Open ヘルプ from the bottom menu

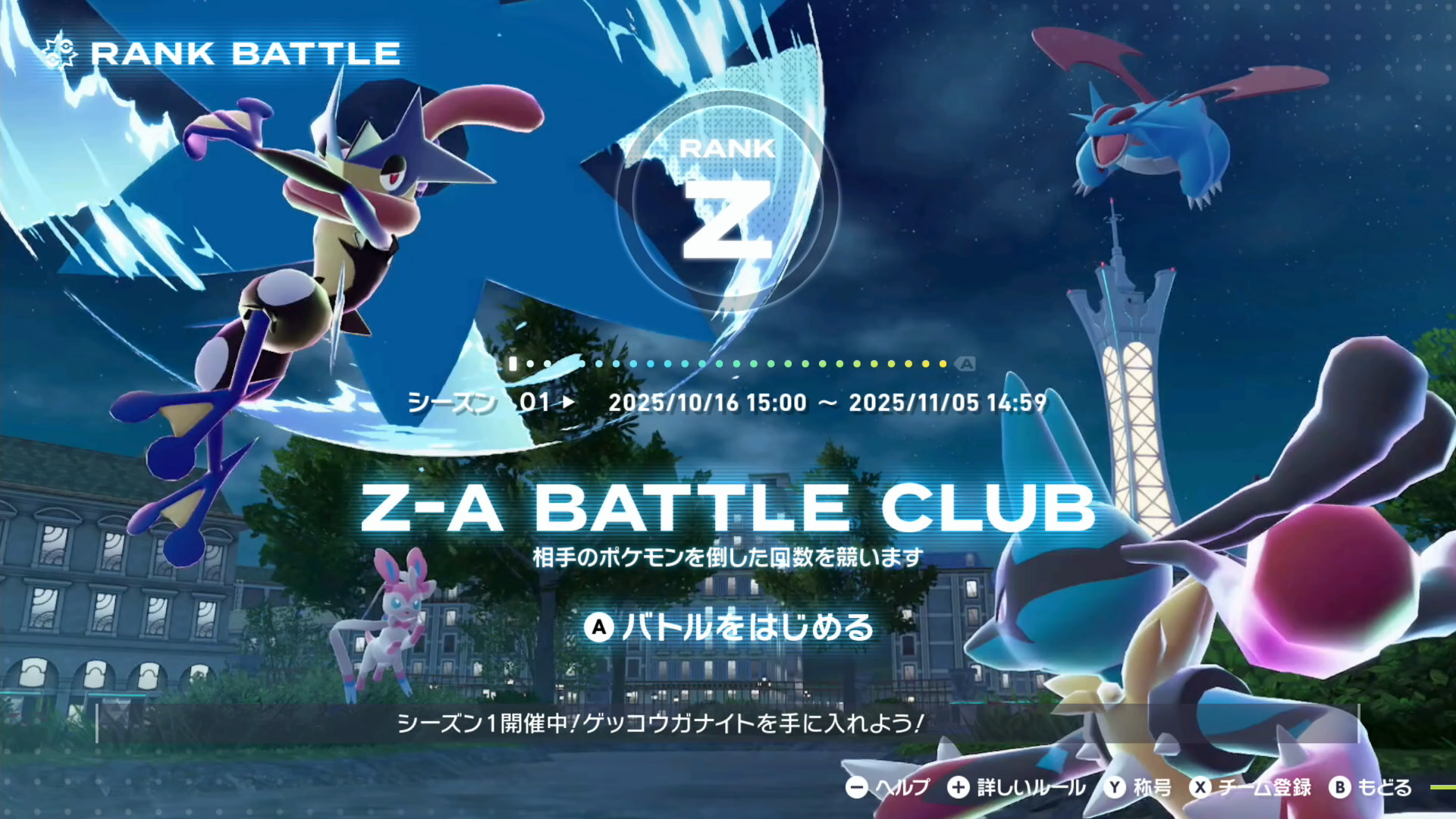pos(903,787)
